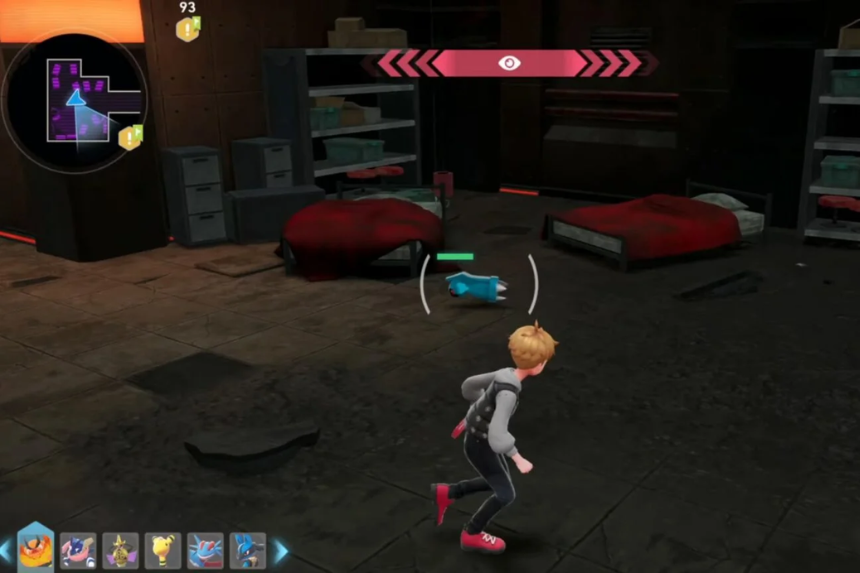This screenshot has height=573, width=860.
Task: Switch to Greninja in the party bar
Action: (78, 550)
